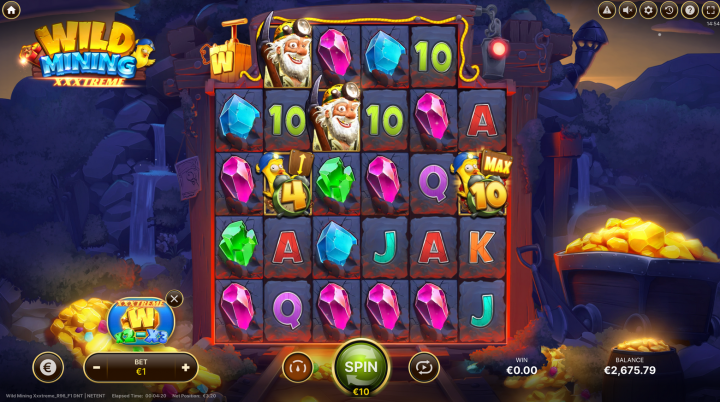Decrease the bet with the minus button

[x=97, y=367]
